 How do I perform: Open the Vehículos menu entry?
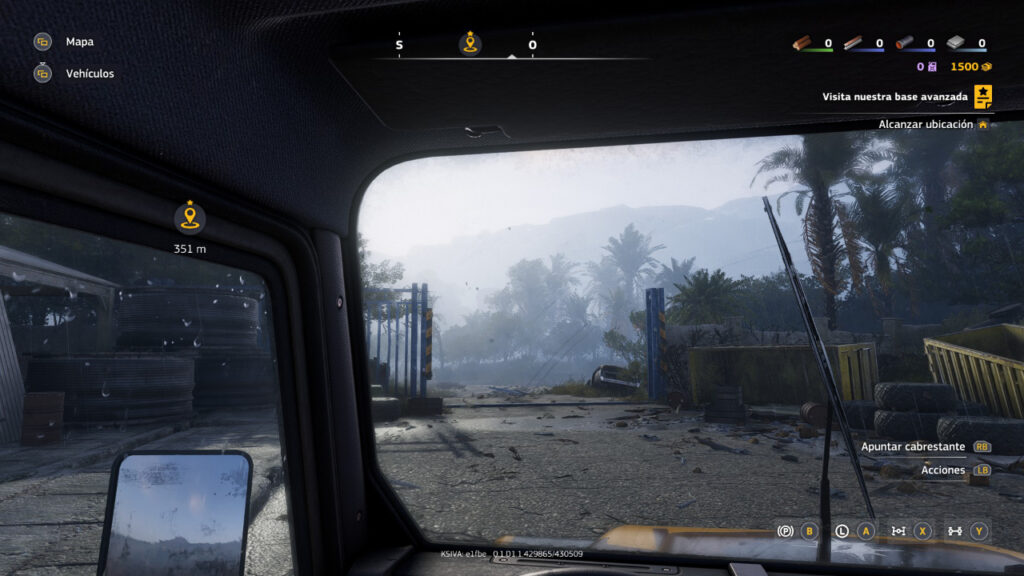click(x=89, y=74)
